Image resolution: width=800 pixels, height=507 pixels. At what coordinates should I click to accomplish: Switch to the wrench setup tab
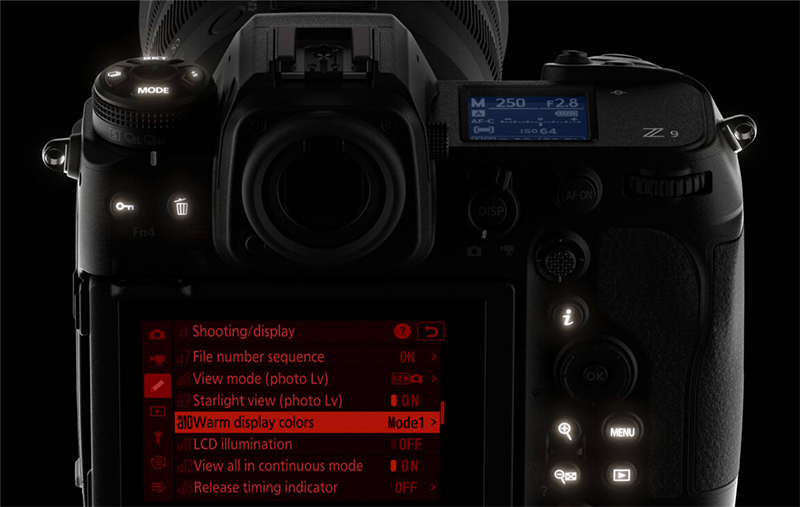pos(157,436)
